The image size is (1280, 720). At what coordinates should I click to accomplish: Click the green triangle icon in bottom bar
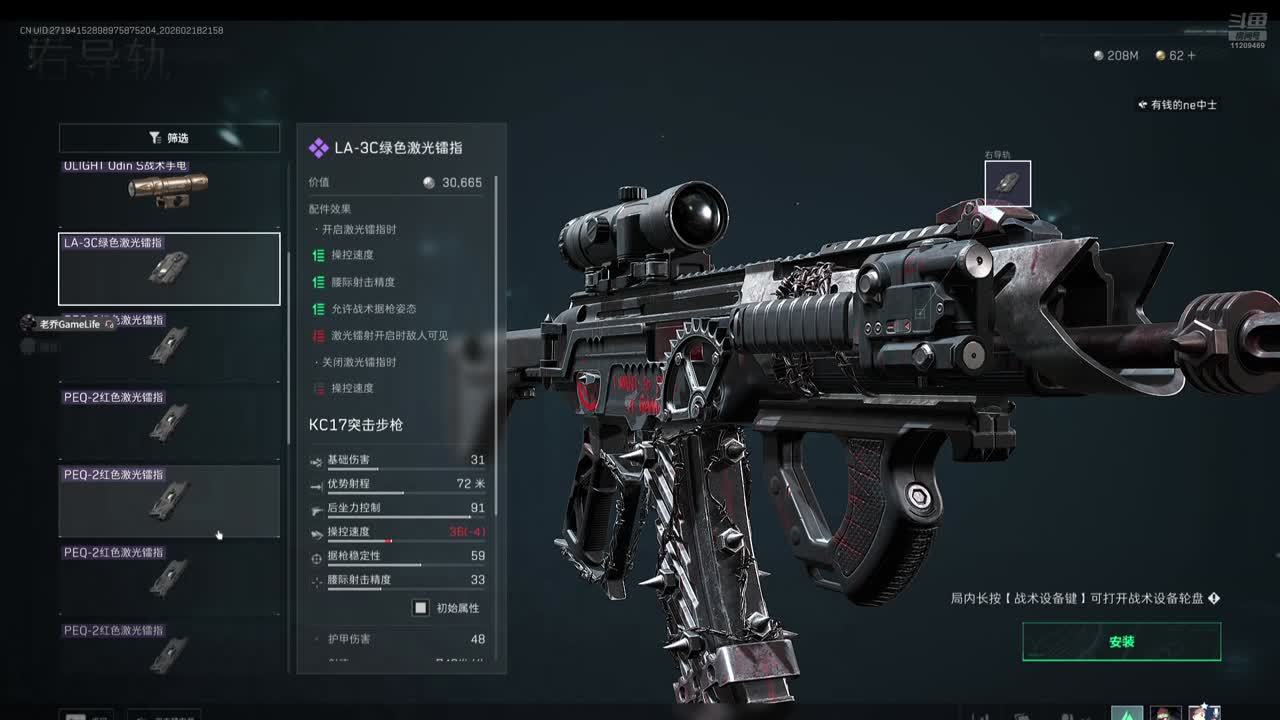tap(1128, 714)
